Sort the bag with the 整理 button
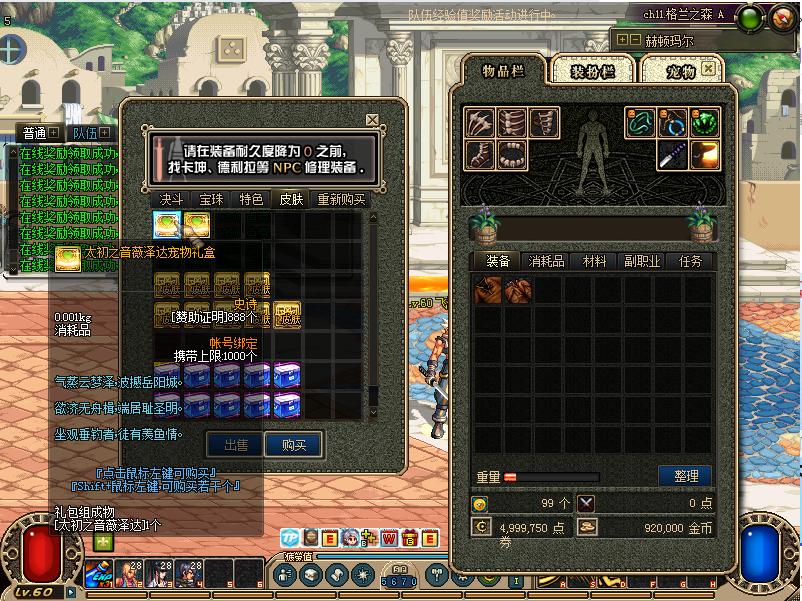Image resolution: width=802 pixels, height=601 pixels. click(x=685, y=476)
